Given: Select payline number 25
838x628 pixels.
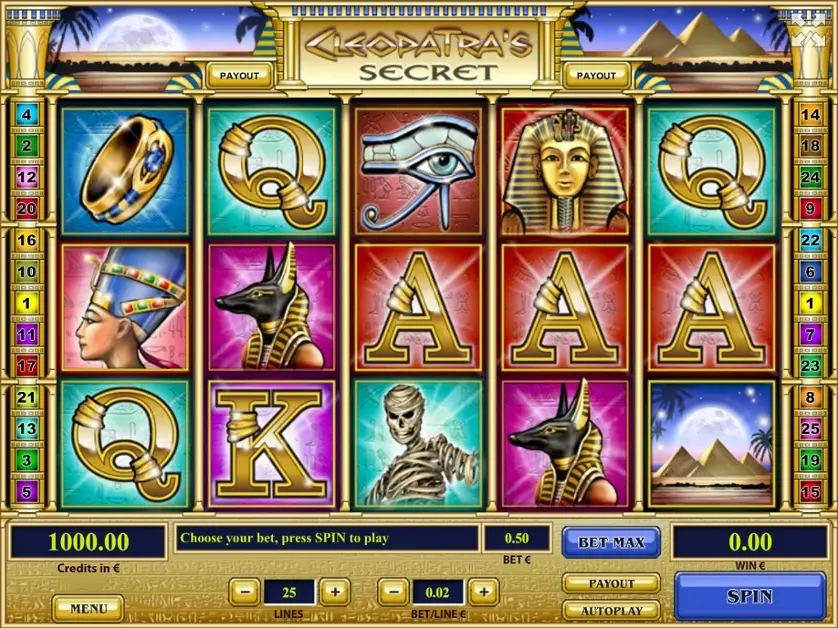Looking at the screenshot, I should pyautogui.click(x=809, y=428).
